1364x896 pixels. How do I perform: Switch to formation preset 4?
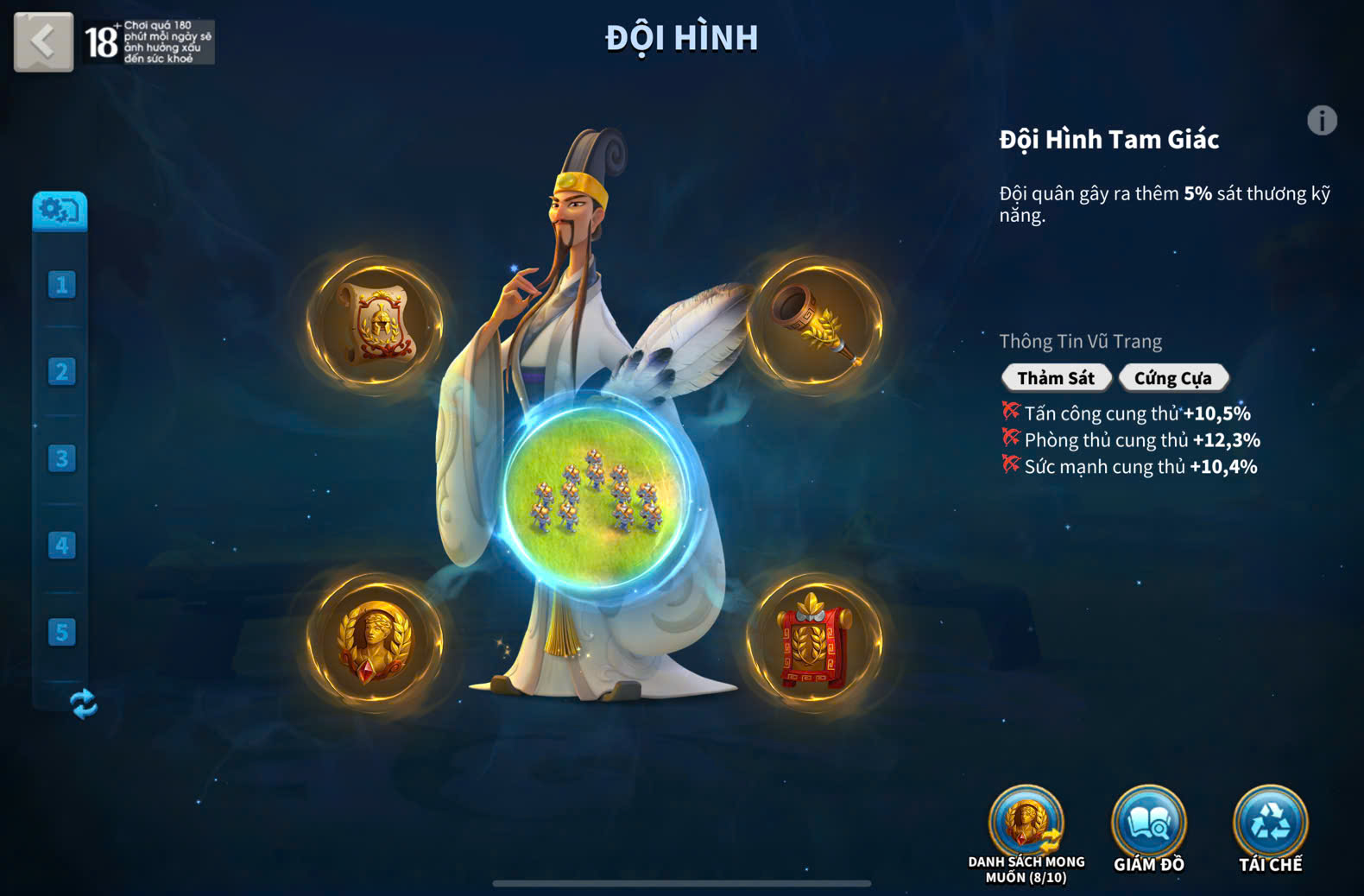61,546
